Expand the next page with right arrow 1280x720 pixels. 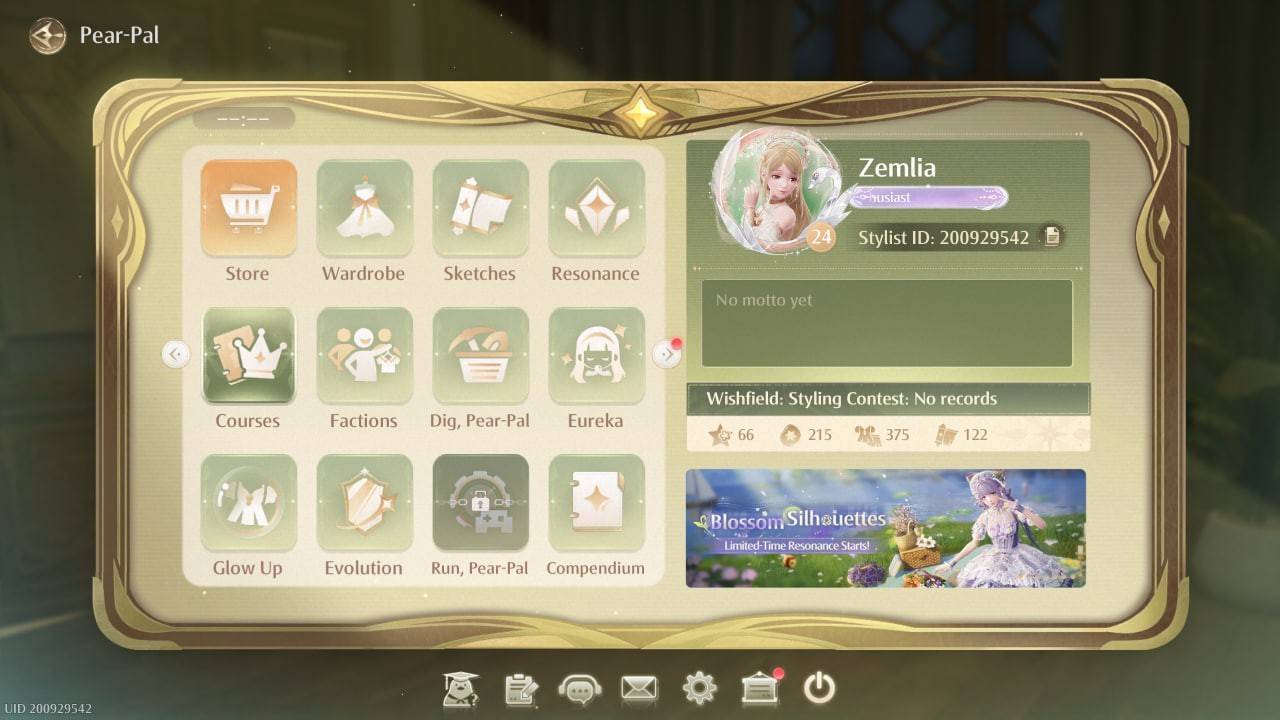point(665,353)
